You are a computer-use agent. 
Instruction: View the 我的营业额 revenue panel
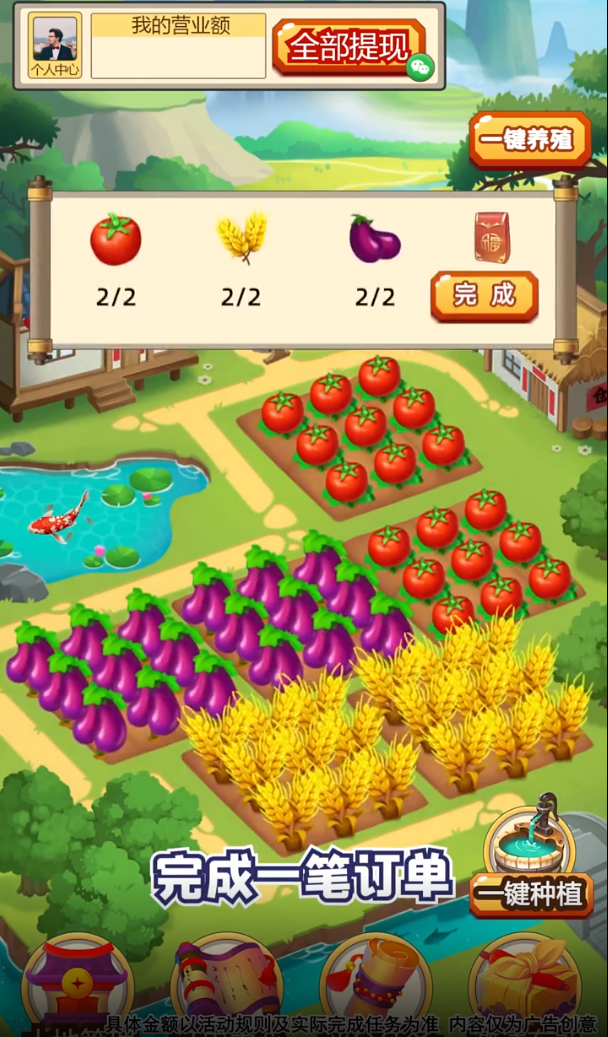coord(179,46)
